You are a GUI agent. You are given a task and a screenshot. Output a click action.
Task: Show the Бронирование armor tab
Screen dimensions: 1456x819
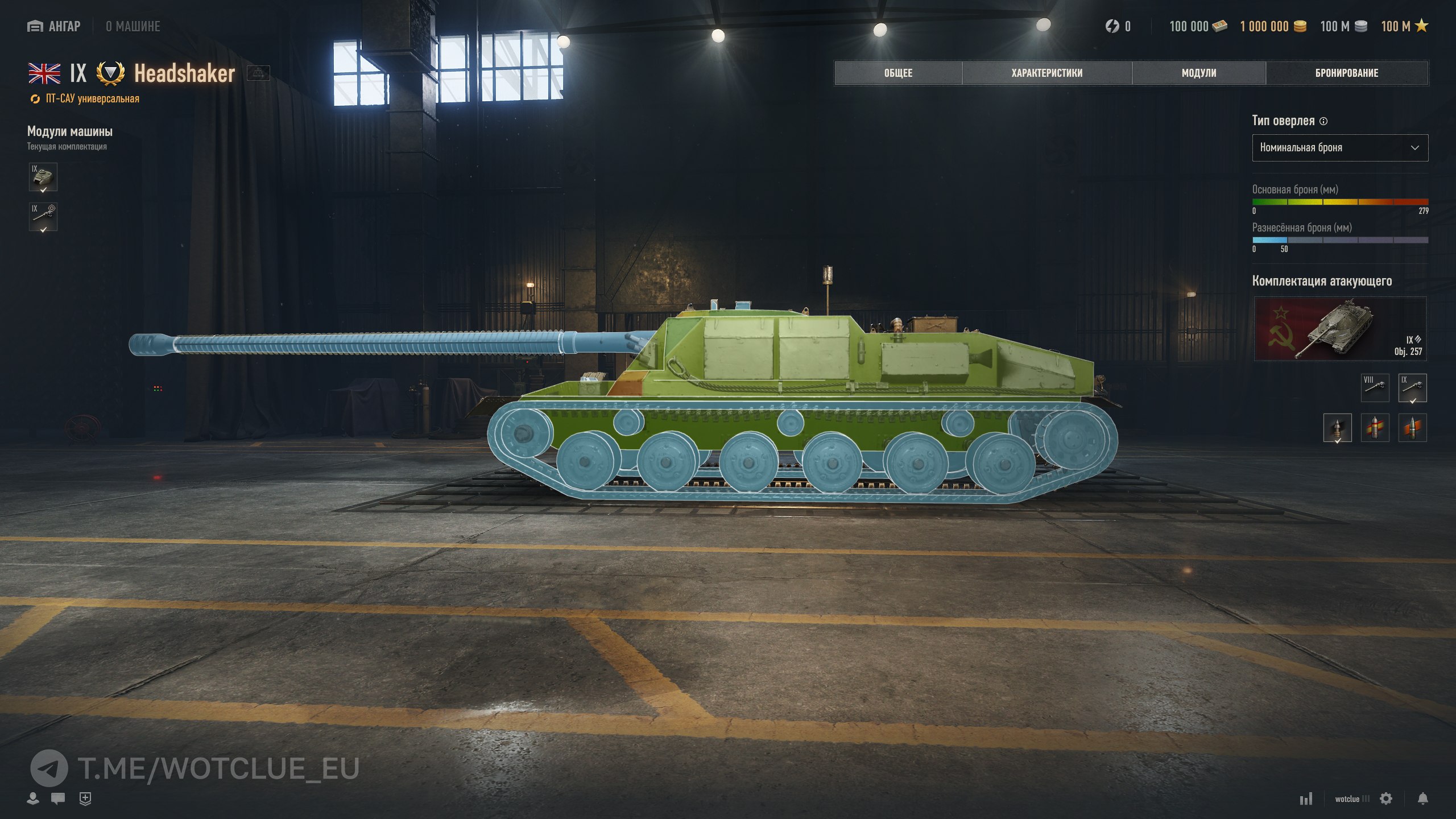[1346, 73]
